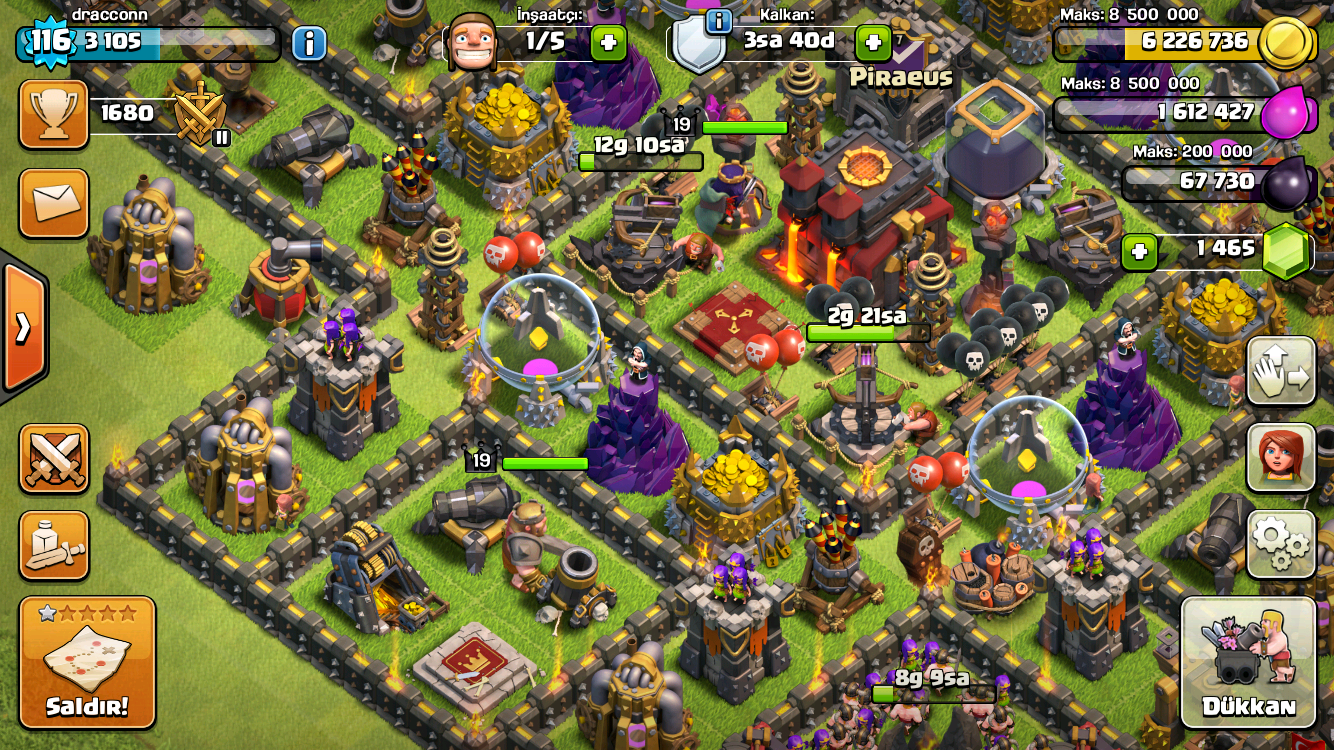The image size is (1334, 750).
Task: Open the layout editor hand button
Action: tap(1280, 371)
